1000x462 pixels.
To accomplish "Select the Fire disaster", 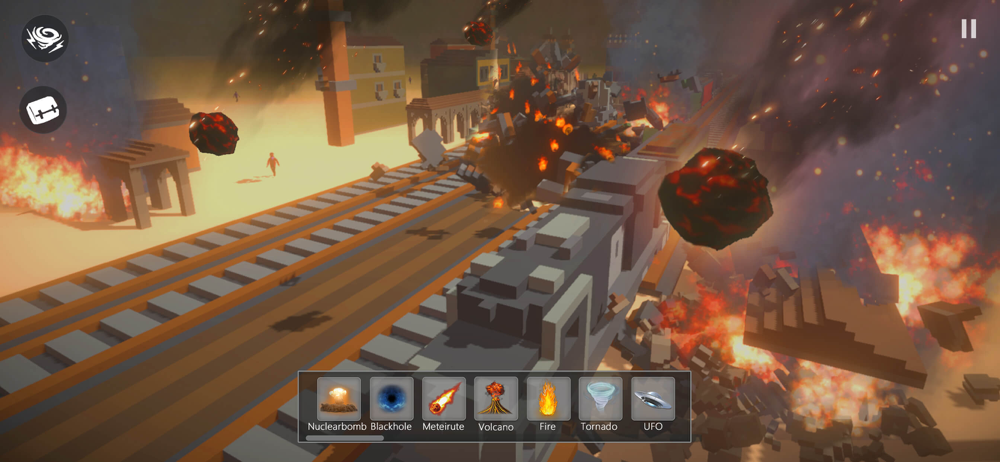I will (x=547, y=399).
